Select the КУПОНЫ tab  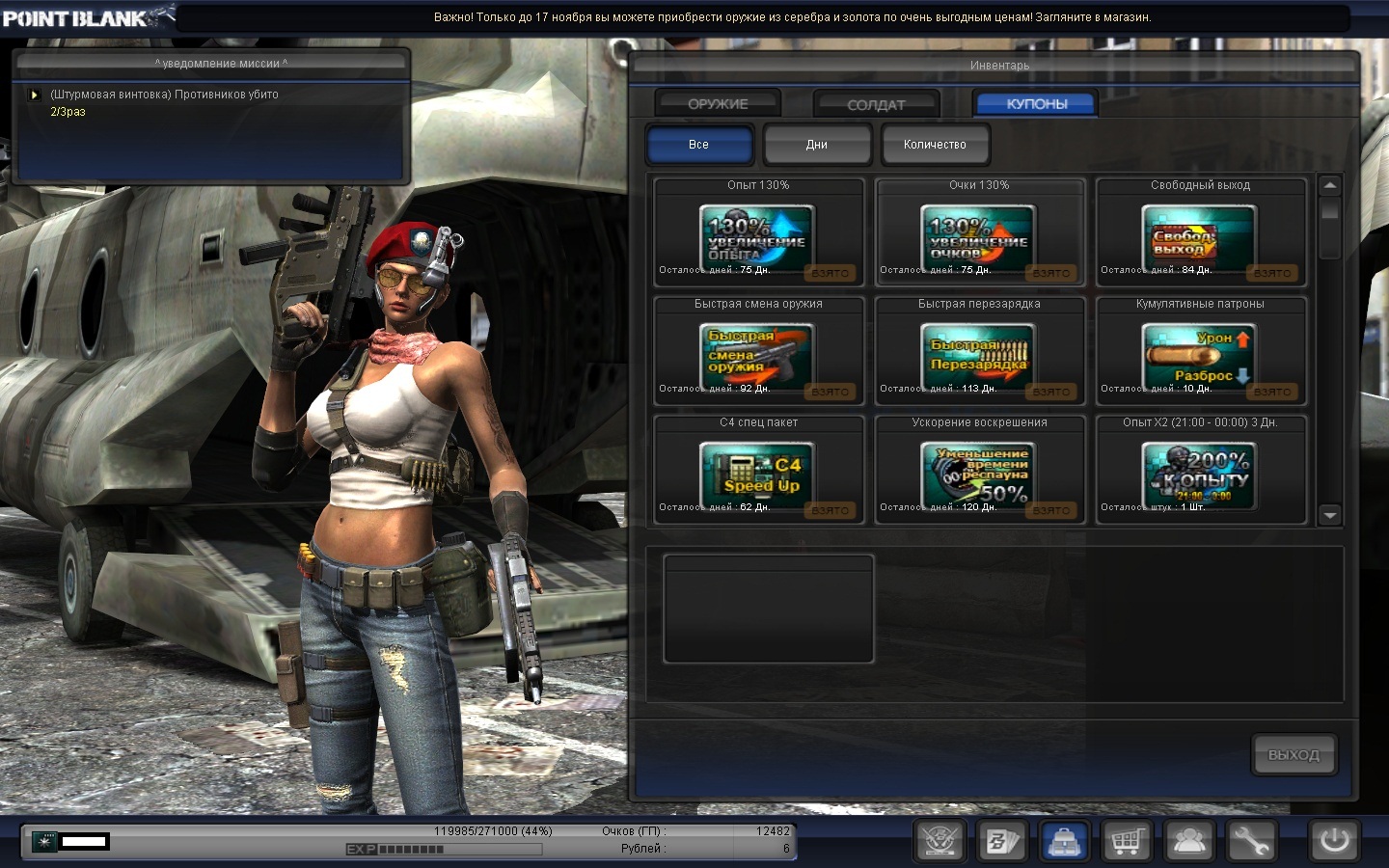[x=1036, y=104]
